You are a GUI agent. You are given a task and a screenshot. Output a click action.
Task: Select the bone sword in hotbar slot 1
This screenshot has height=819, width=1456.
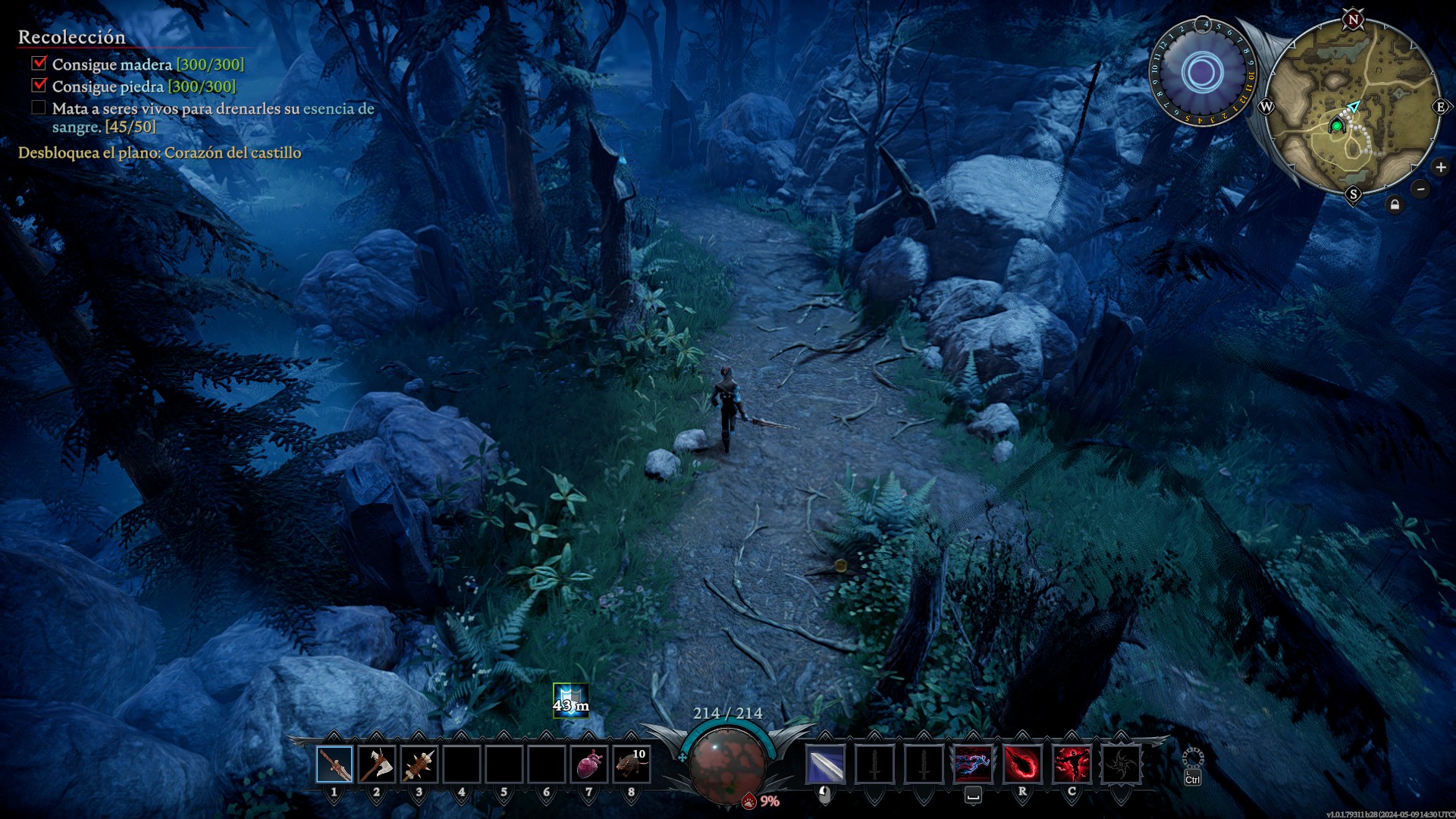click(x=334, y=764)
